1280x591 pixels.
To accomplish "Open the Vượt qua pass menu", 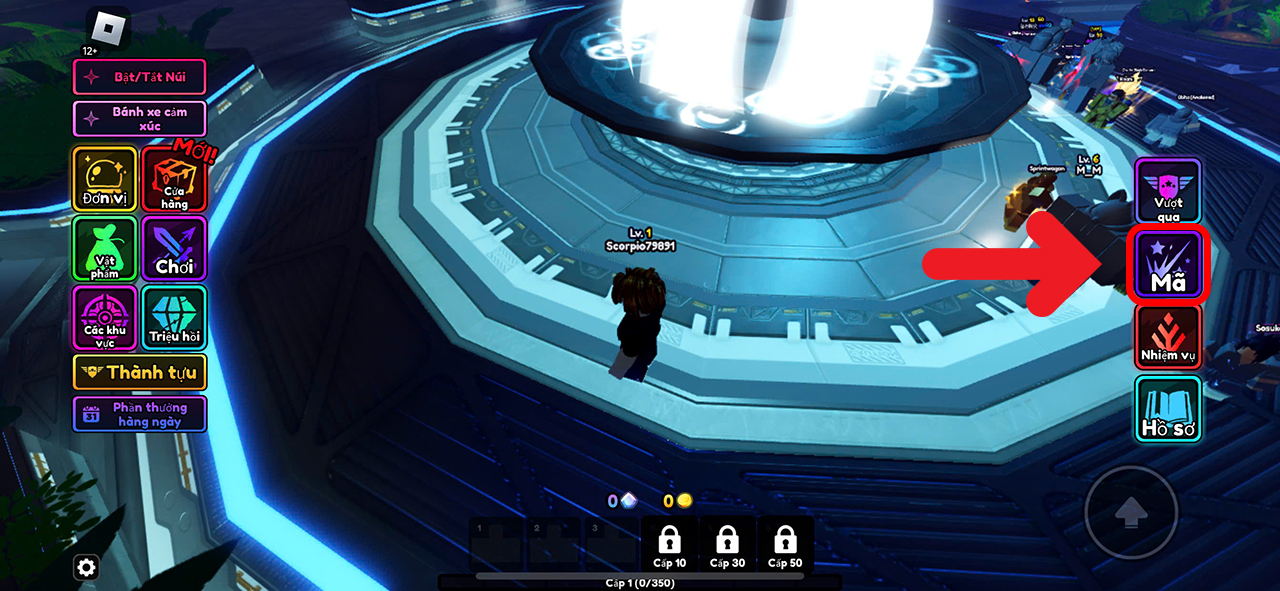I will pyautogui.click(x=1167, y=190).
